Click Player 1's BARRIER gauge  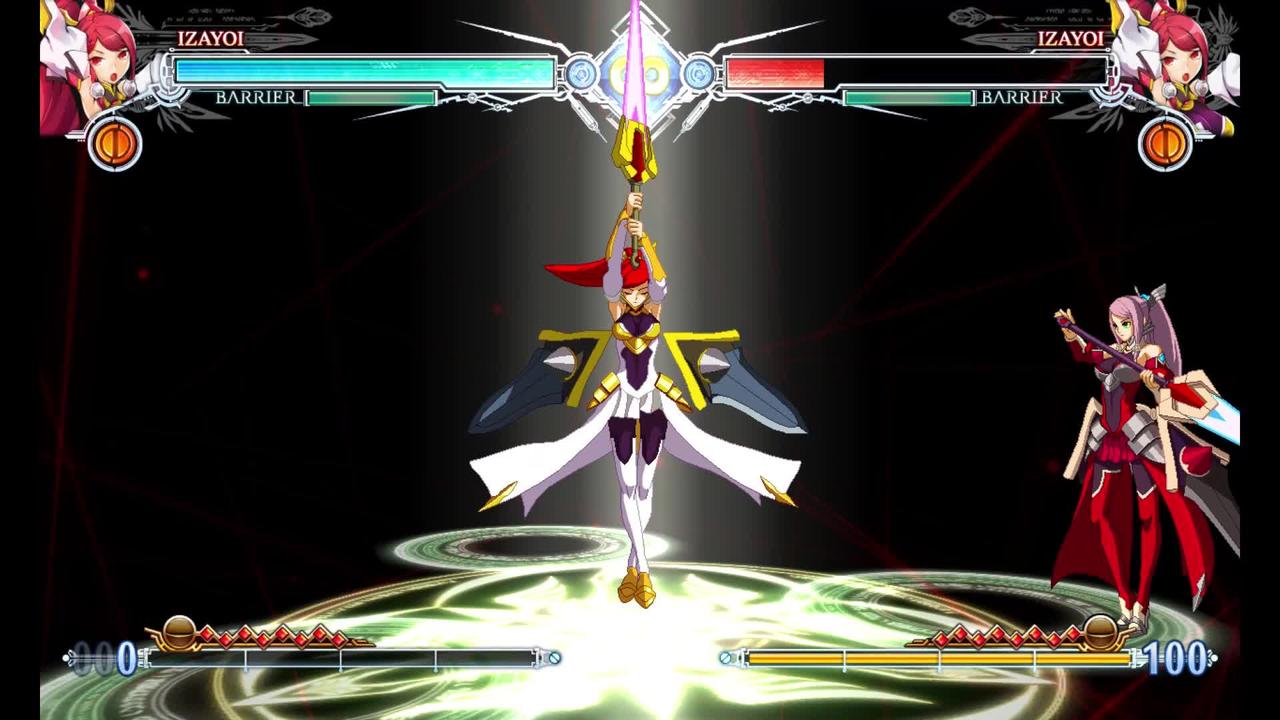pyautogui.click(x=370, y=99)
